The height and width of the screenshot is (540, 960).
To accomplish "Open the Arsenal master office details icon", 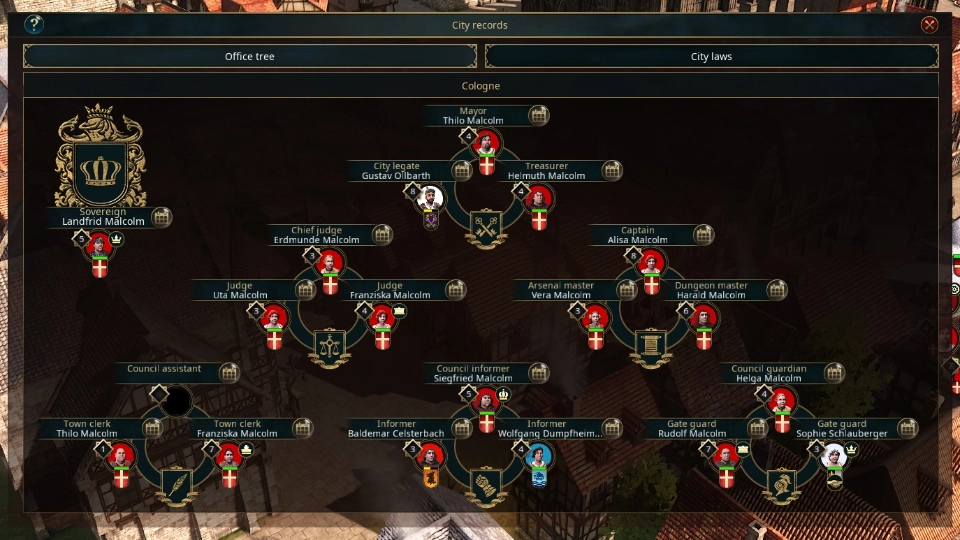I will click(x=627, y=290).
